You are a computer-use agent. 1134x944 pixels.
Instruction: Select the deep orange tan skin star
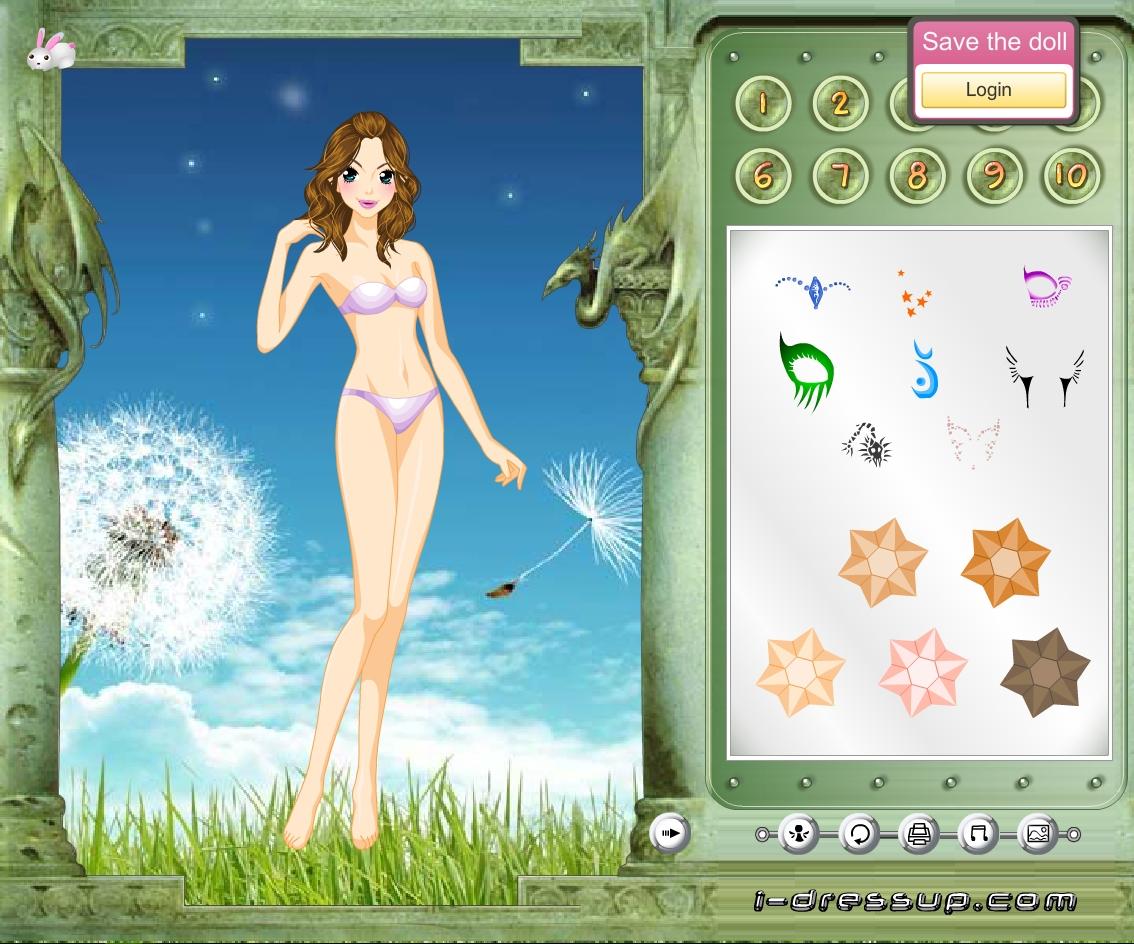1005,562
